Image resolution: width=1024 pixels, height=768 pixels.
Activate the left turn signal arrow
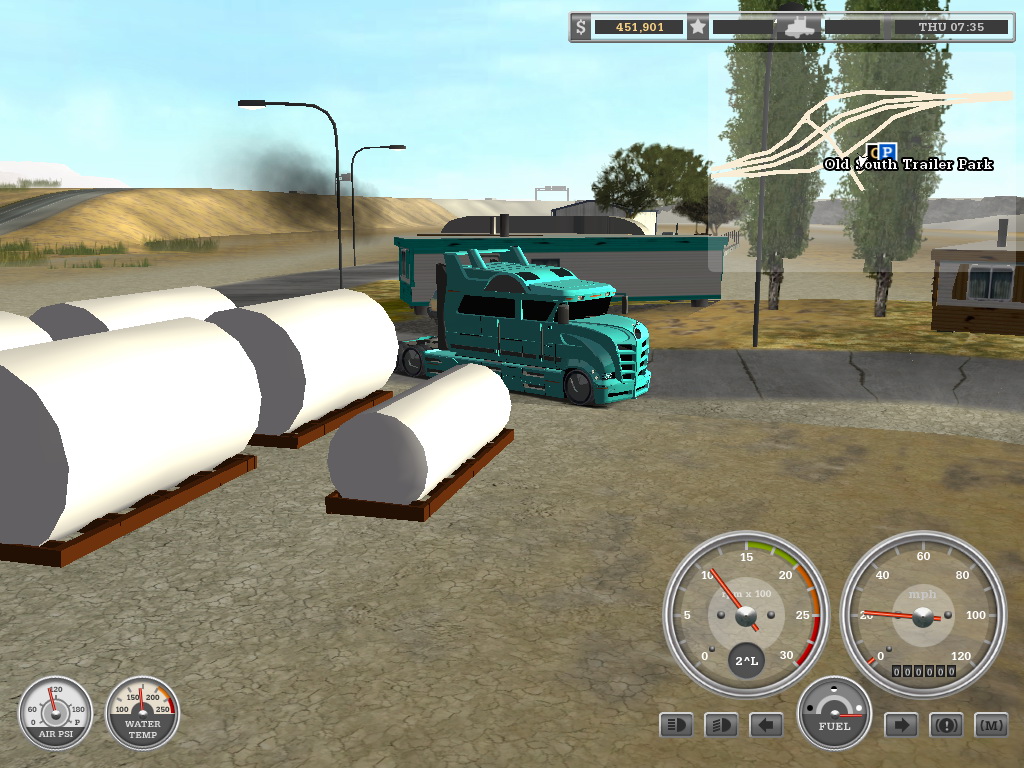766,725
